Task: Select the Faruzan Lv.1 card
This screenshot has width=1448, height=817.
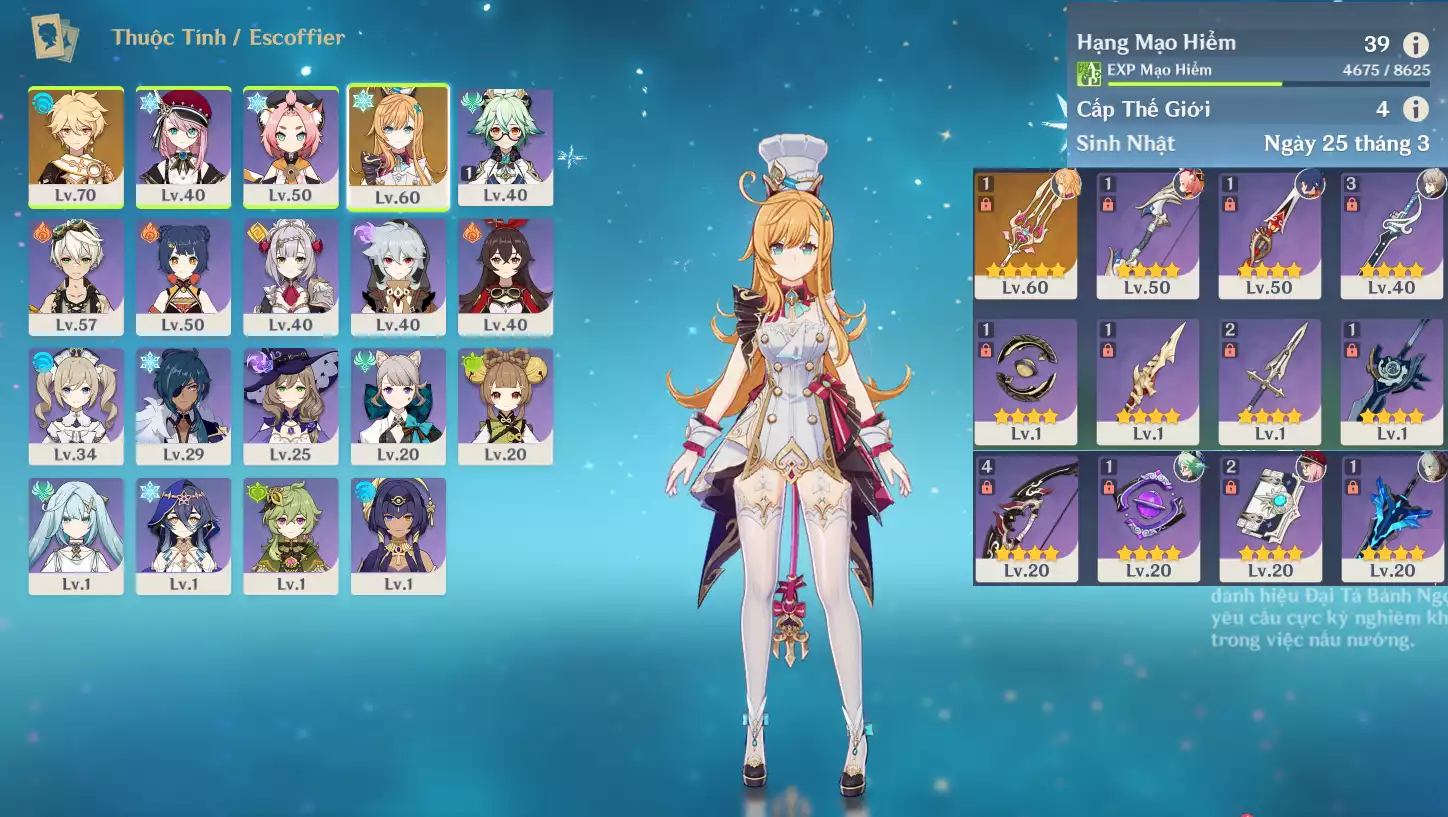Action: 76,535
